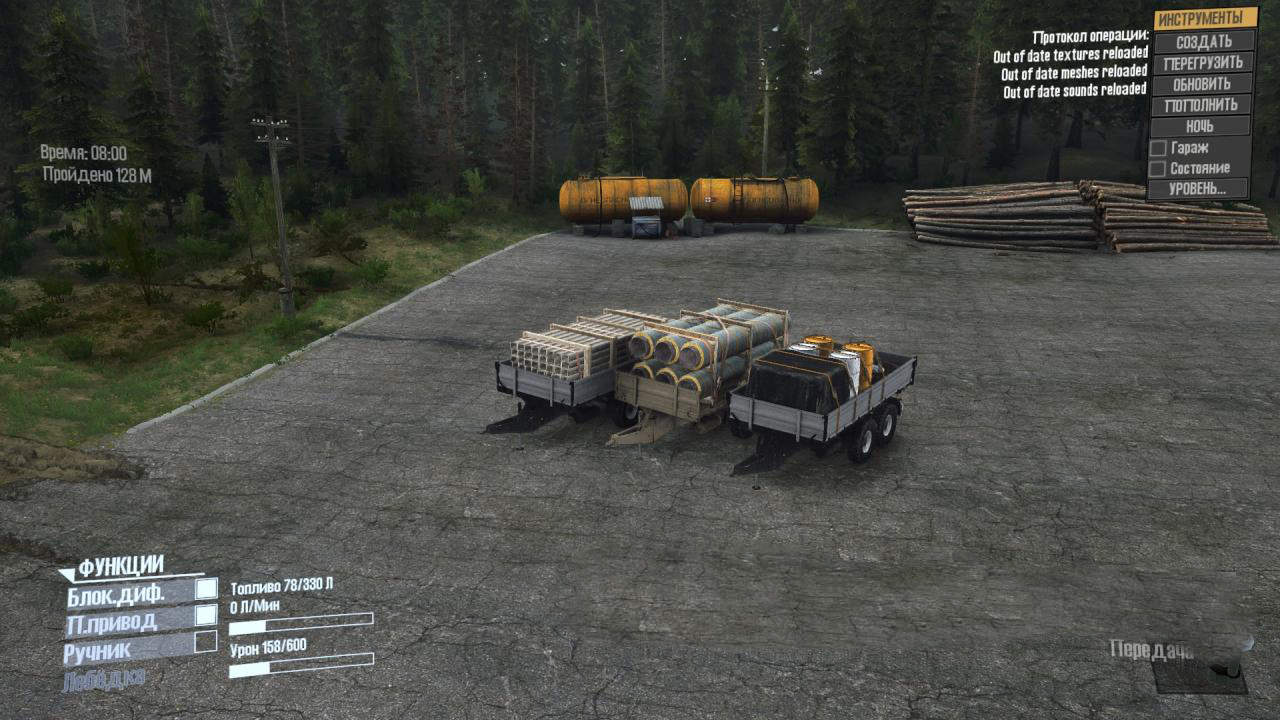This screenshot has height=720, width=1280.
Task: Enable the Состояние checkbox
Action: 1158,168
